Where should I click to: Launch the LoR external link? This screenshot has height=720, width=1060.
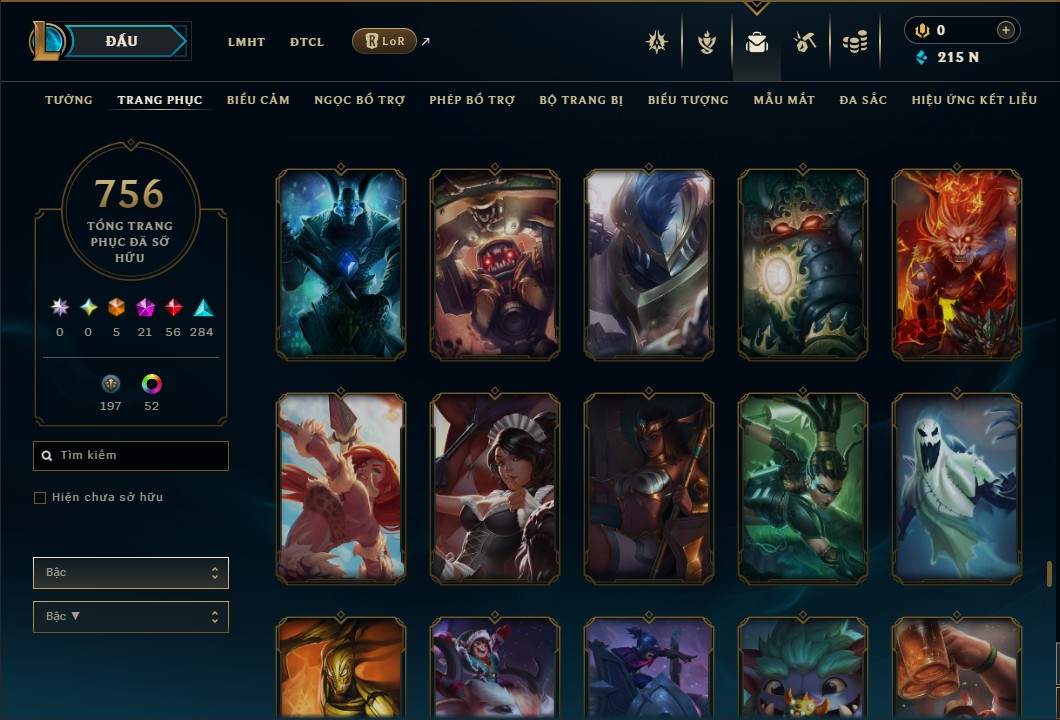tap(385, 41)
